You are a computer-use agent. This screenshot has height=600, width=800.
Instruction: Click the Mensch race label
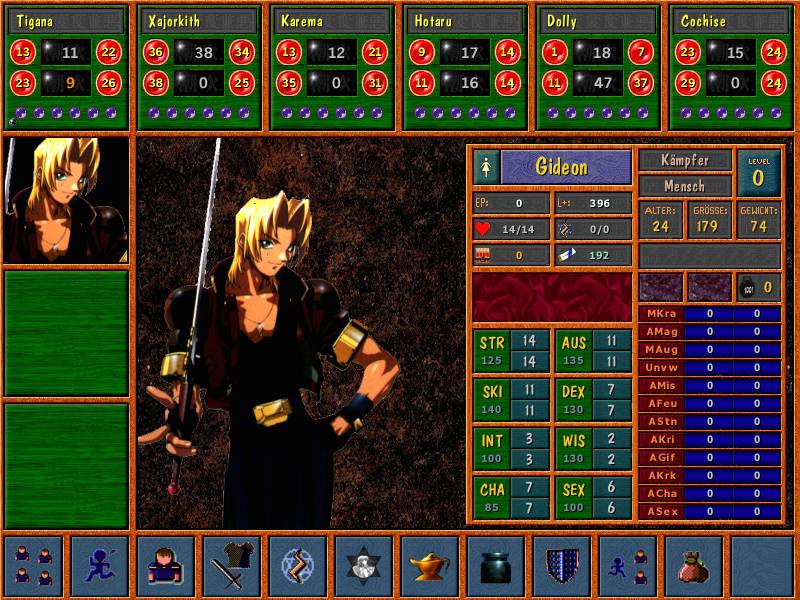click(685, 186)
